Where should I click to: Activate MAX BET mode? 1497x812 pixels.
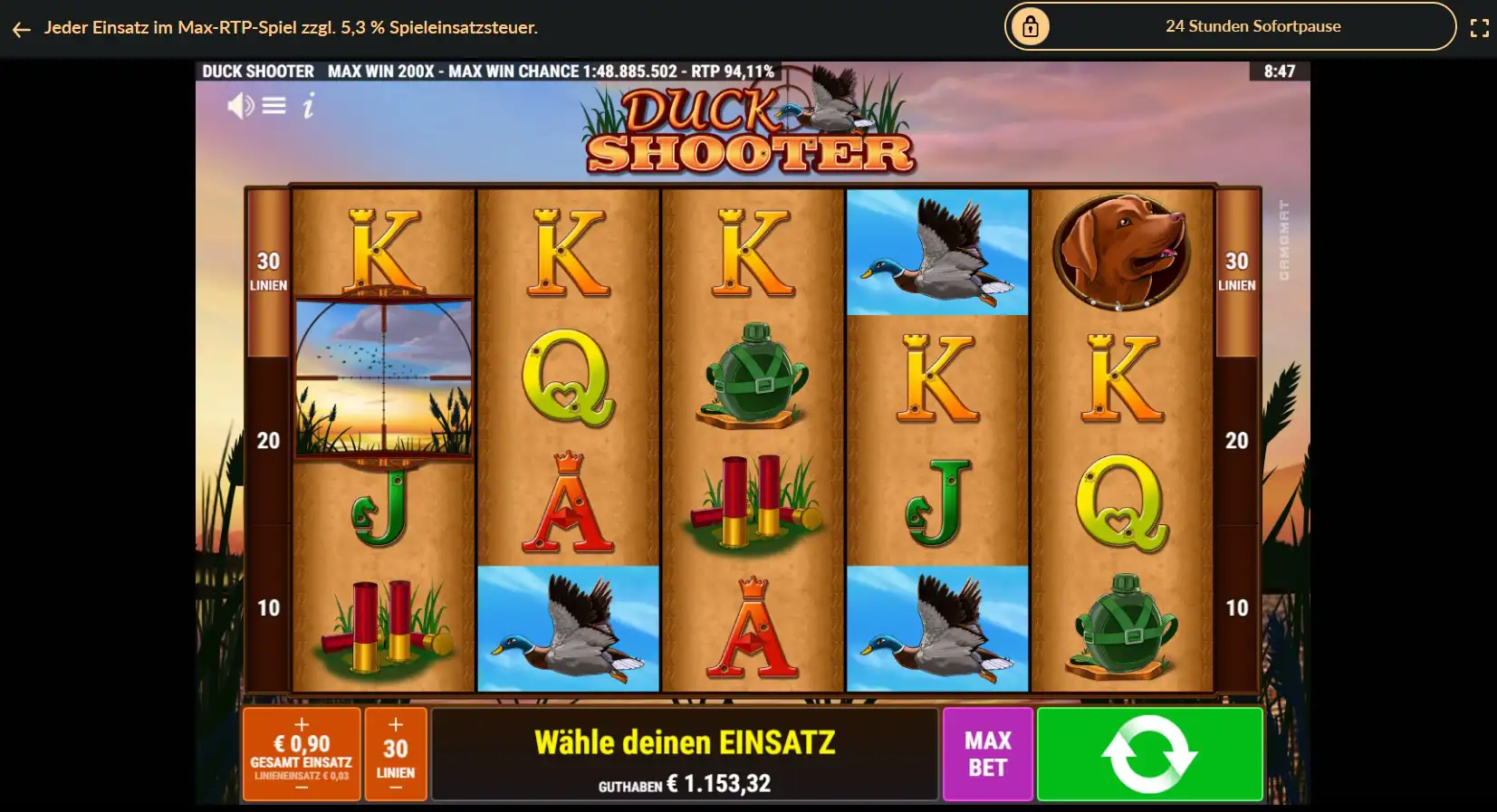tap(988, 754)
